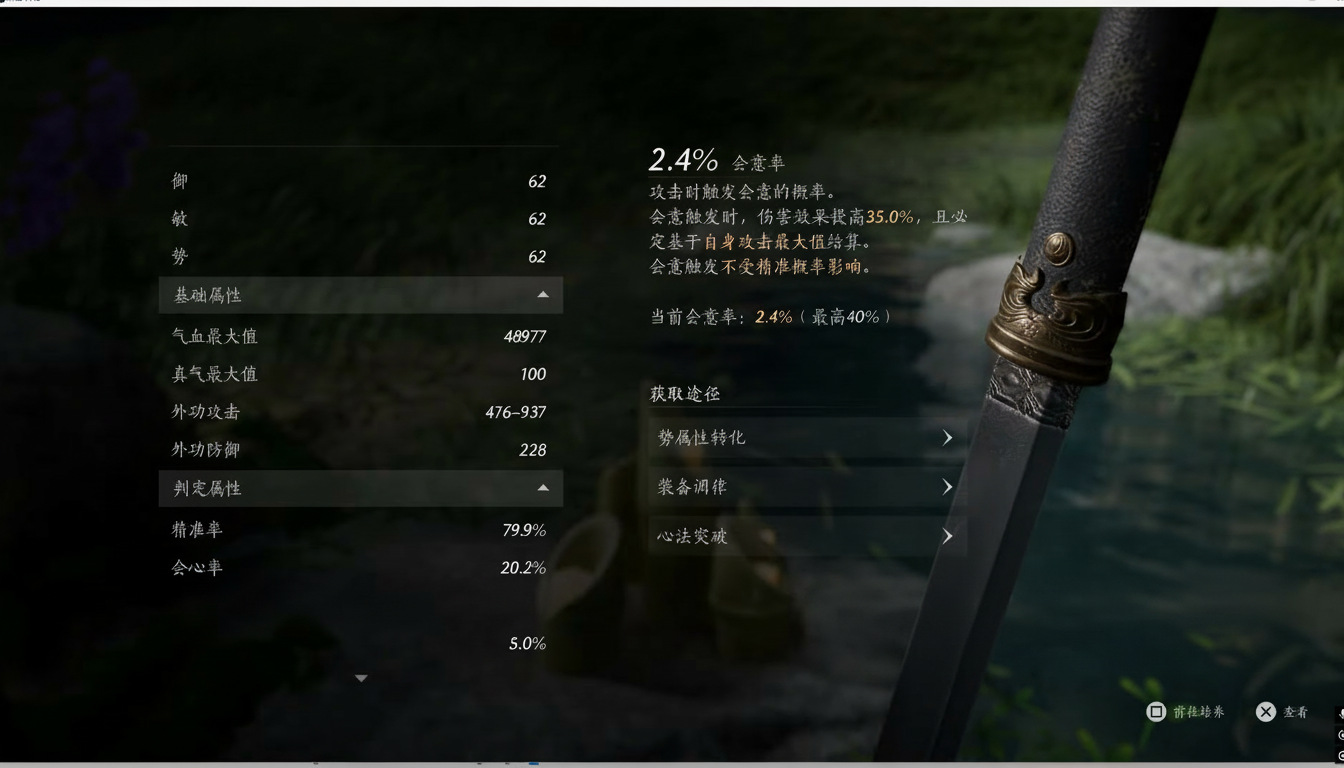Click the chevron arrow next to 势属性转化

coord(947,437)
